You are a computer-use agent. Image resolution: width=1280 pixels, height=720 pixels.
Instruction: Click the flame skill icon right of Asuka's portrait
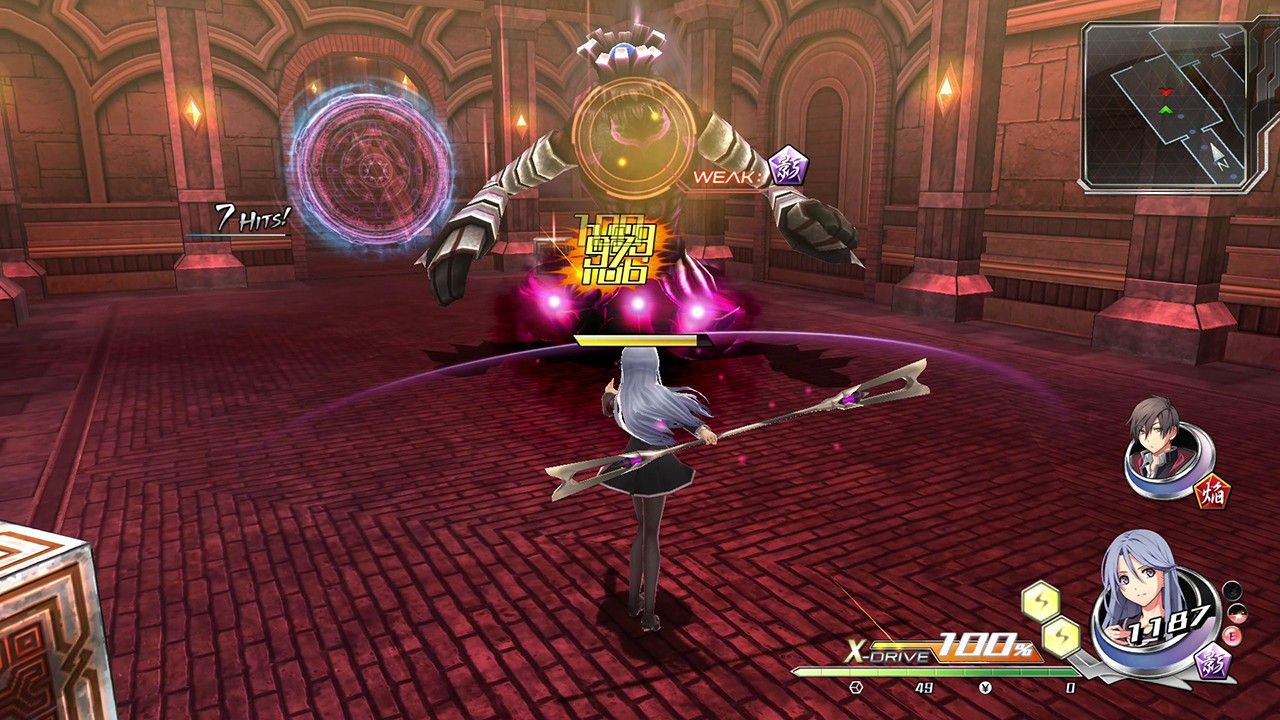(x=1236, y=615)
